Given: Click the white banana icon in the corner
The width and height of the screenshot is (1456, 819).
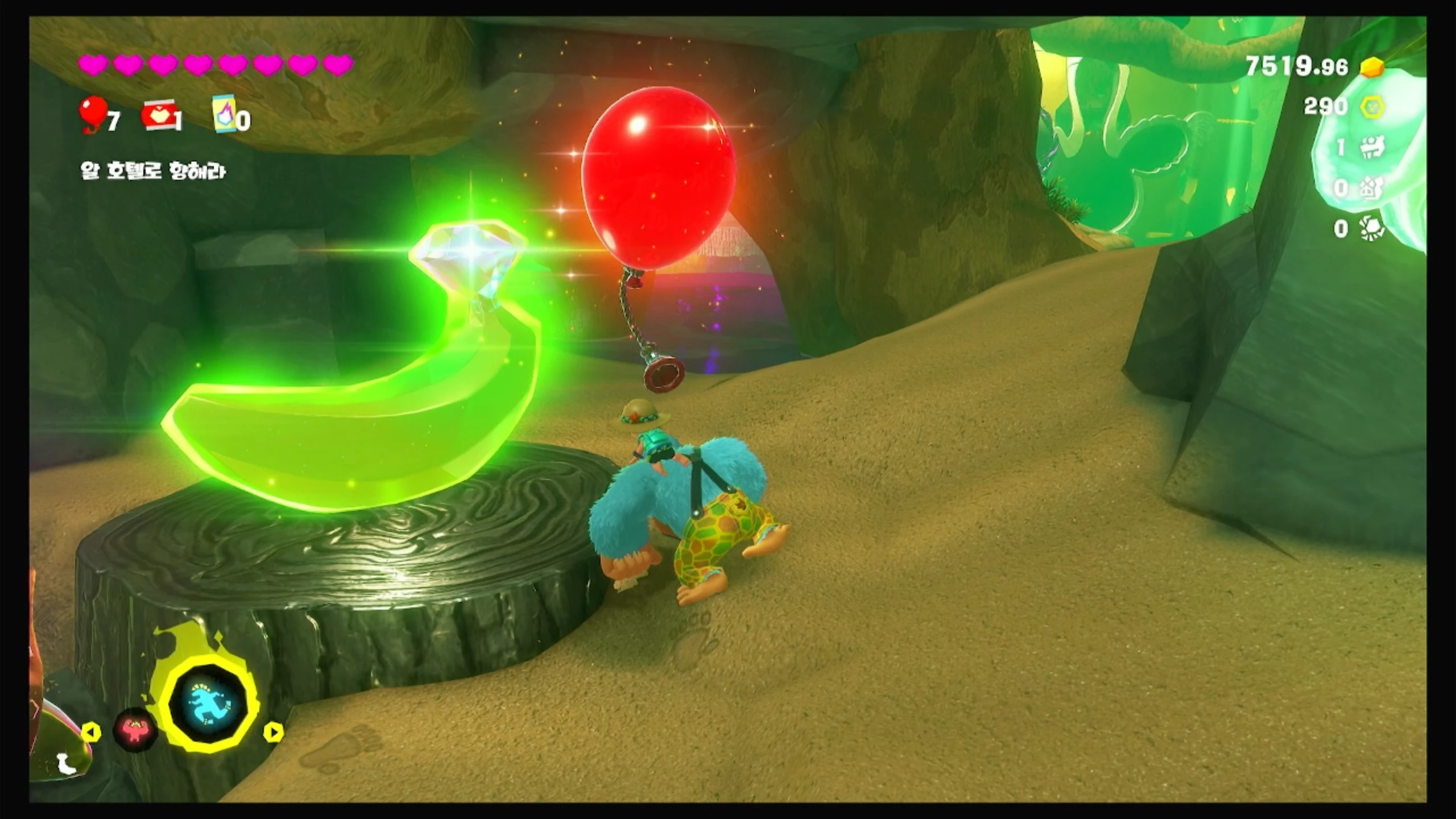Looking at the screenshot, I should 67,764.
